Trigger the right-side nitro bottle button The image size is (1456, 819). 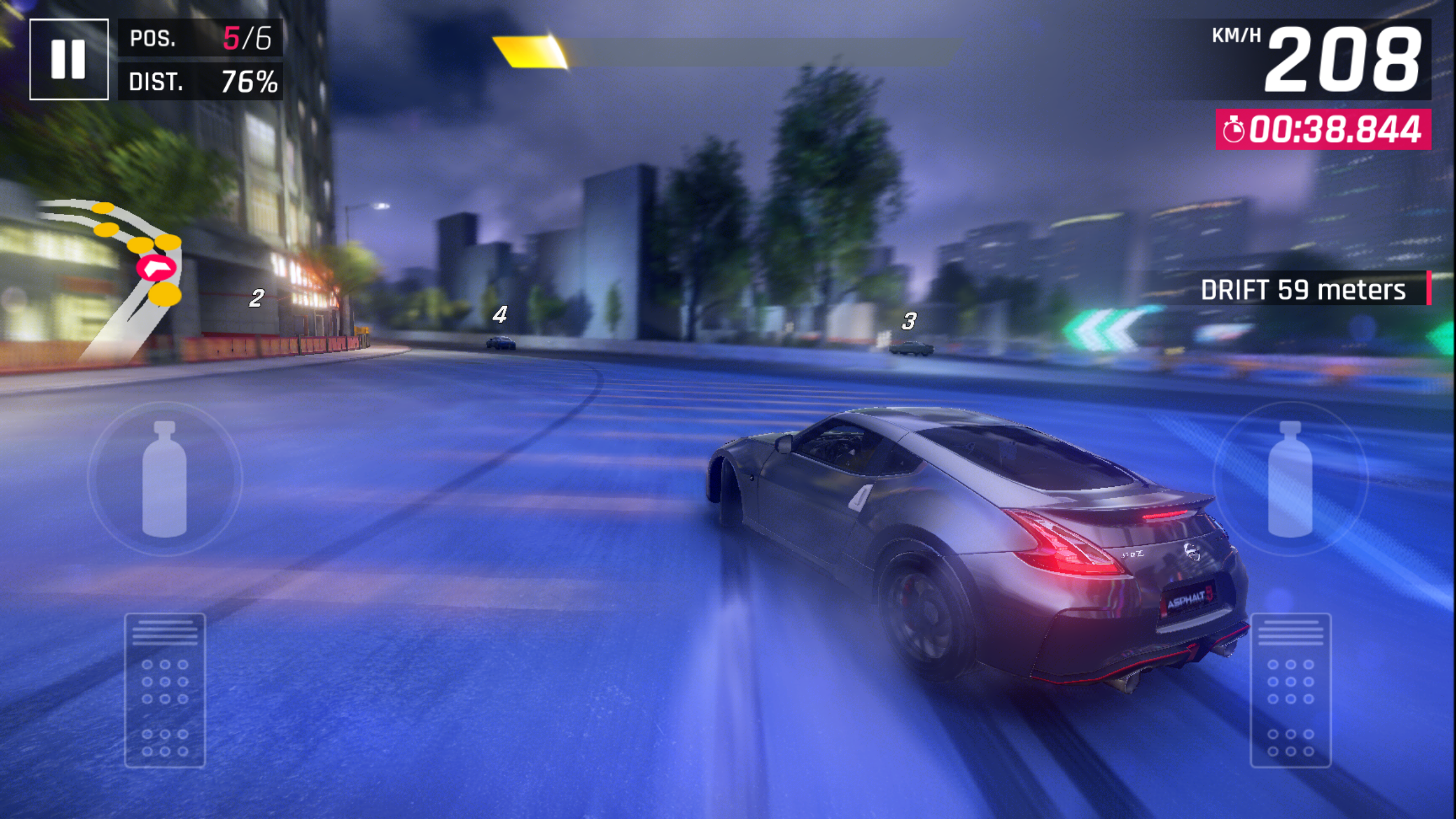(1290, 479)
